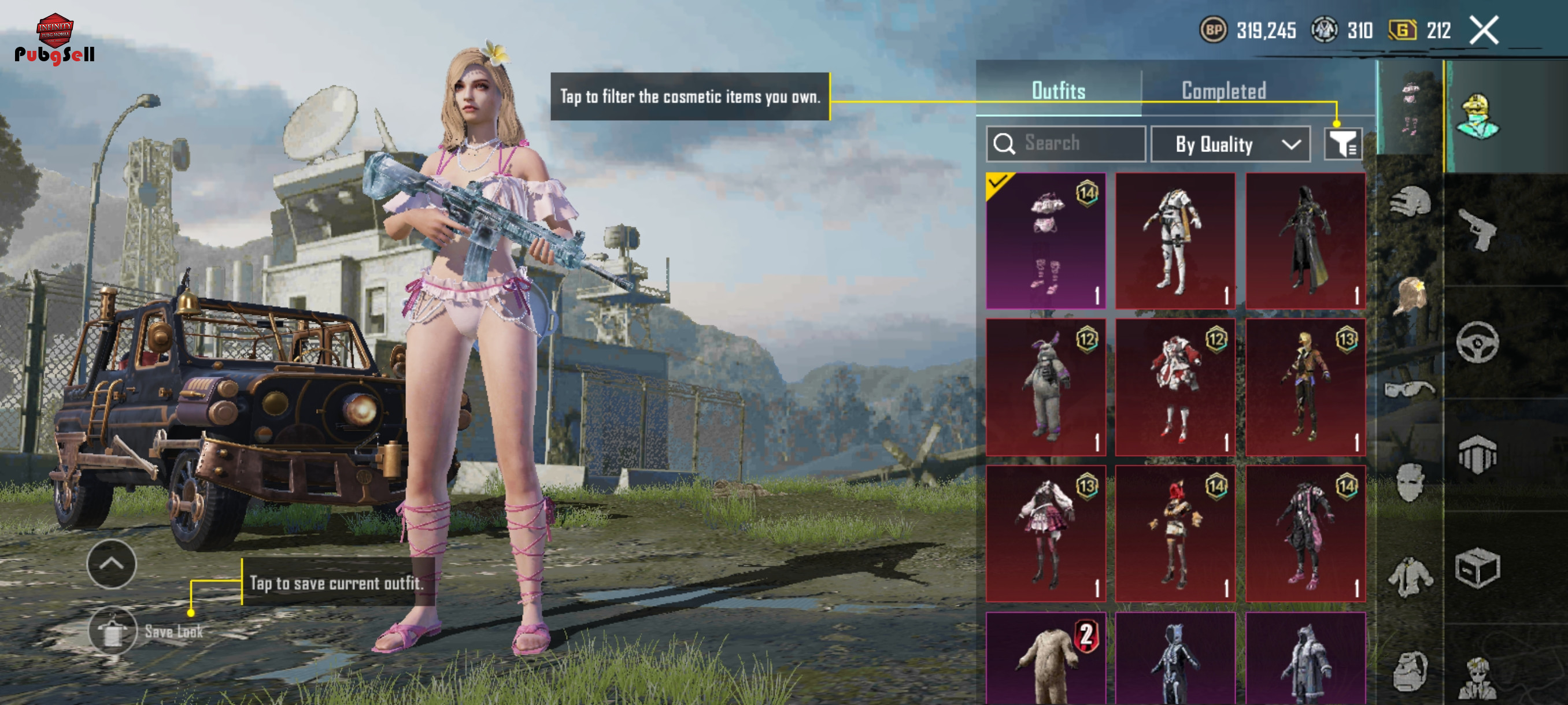Click the outfit Search field
Screen dimensions: 1568x705
tap(1065, 143)
